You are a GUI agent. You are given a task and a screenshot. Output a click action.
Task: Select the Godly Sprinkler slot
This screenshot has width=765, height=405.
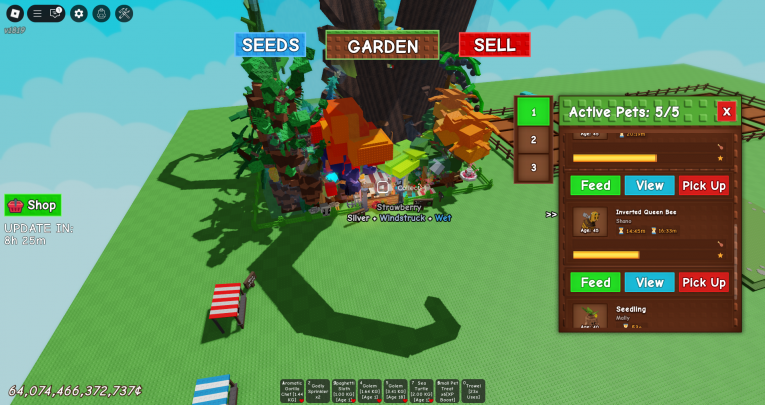coord(318,391)
